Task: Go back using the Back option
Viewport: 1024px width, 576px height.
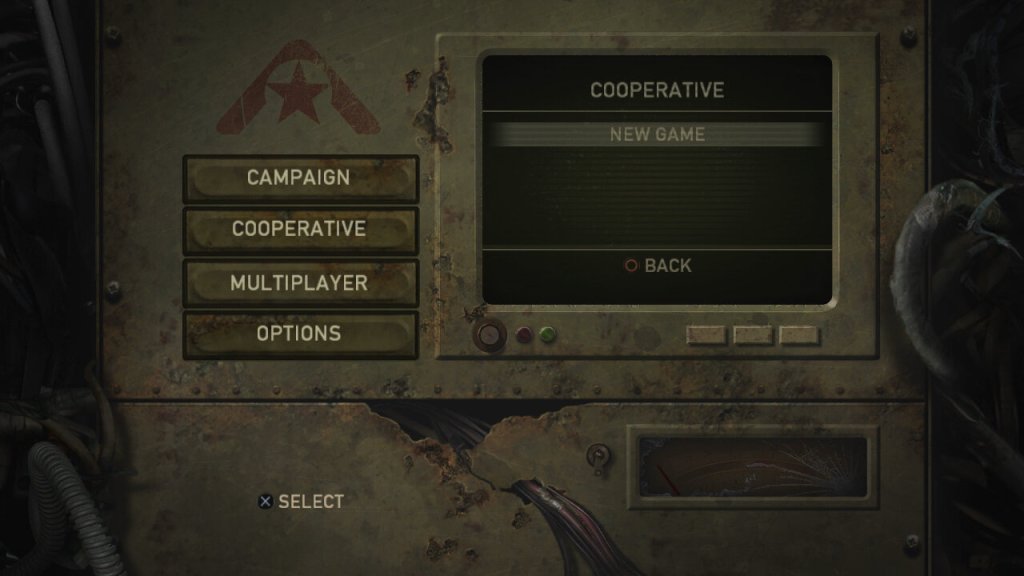Action: tap(658, 266)
